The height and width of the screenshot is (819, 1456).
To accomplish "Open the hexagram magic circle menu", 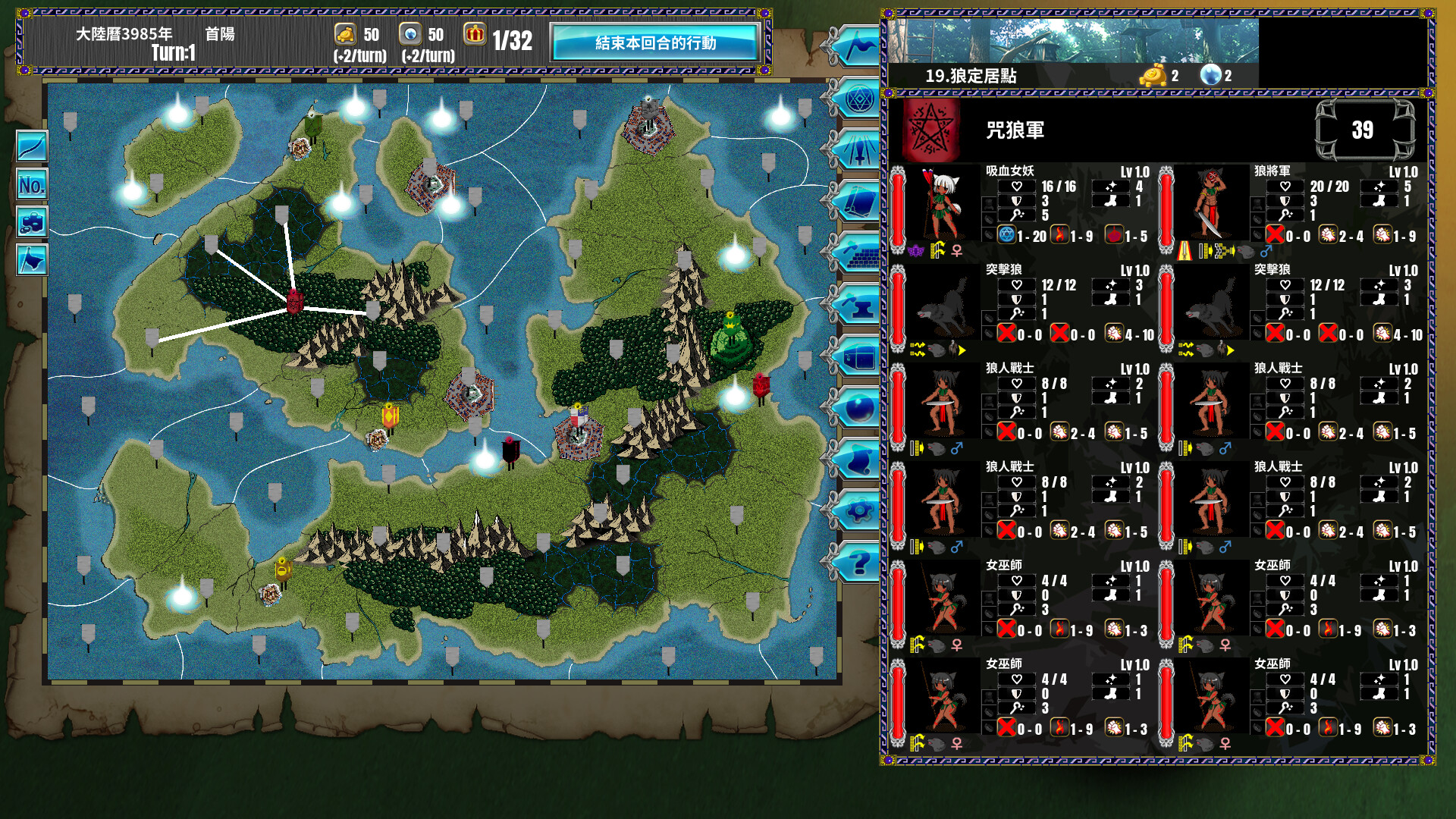I will (x=858, y=99).
